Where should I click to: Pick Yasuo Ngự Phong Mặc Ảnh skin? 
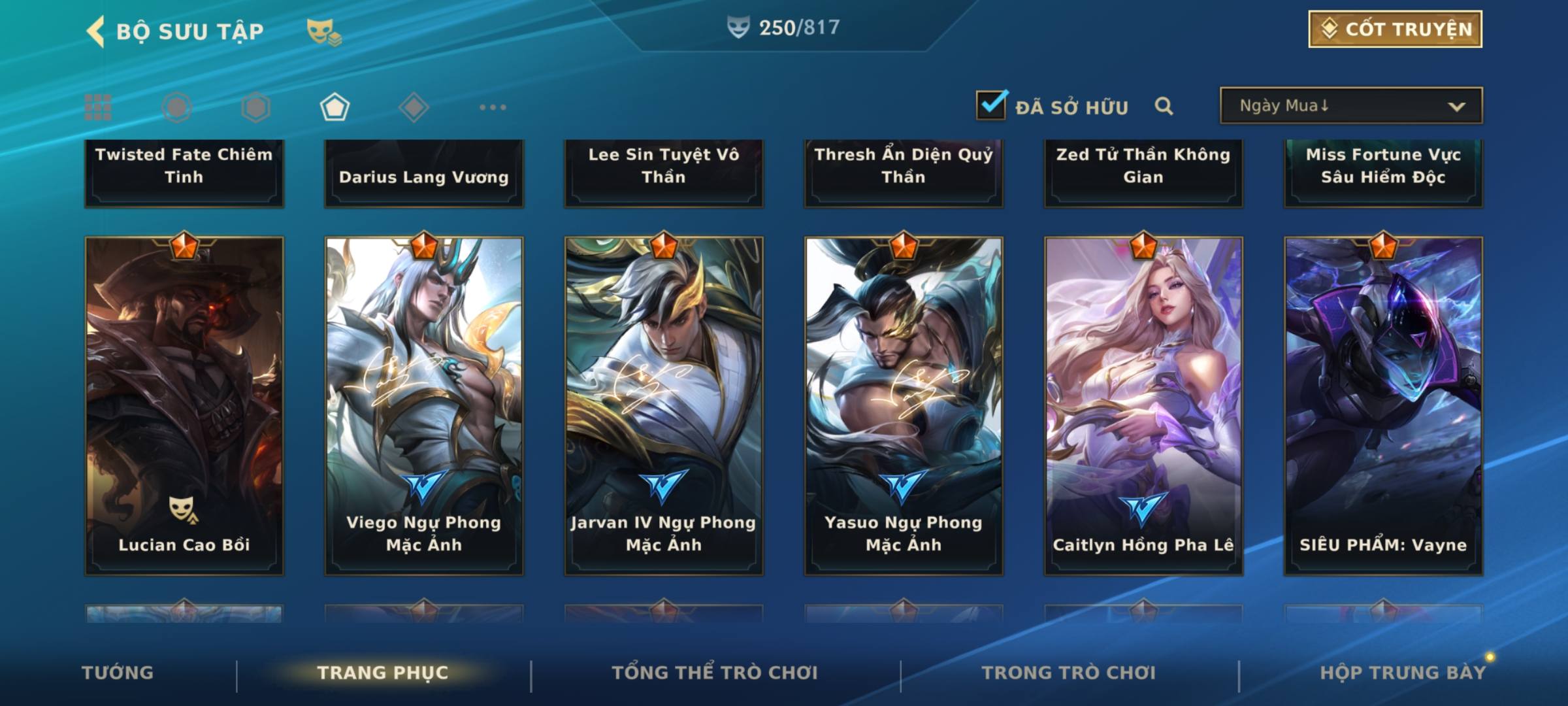[904, 405]
